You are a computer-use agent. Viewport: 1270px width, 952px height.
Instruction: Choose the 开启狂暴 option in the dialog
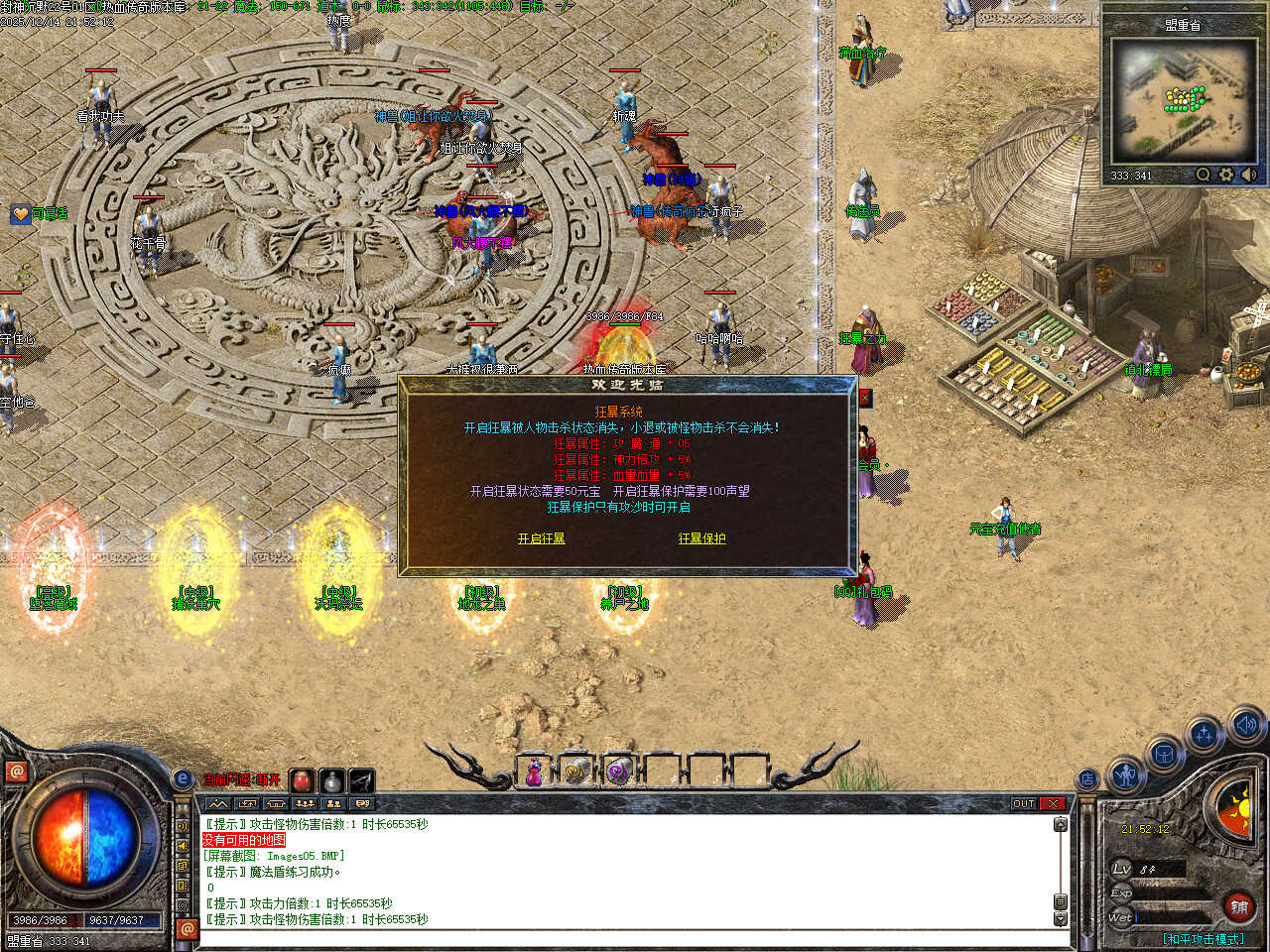click(x=541, y=538)
